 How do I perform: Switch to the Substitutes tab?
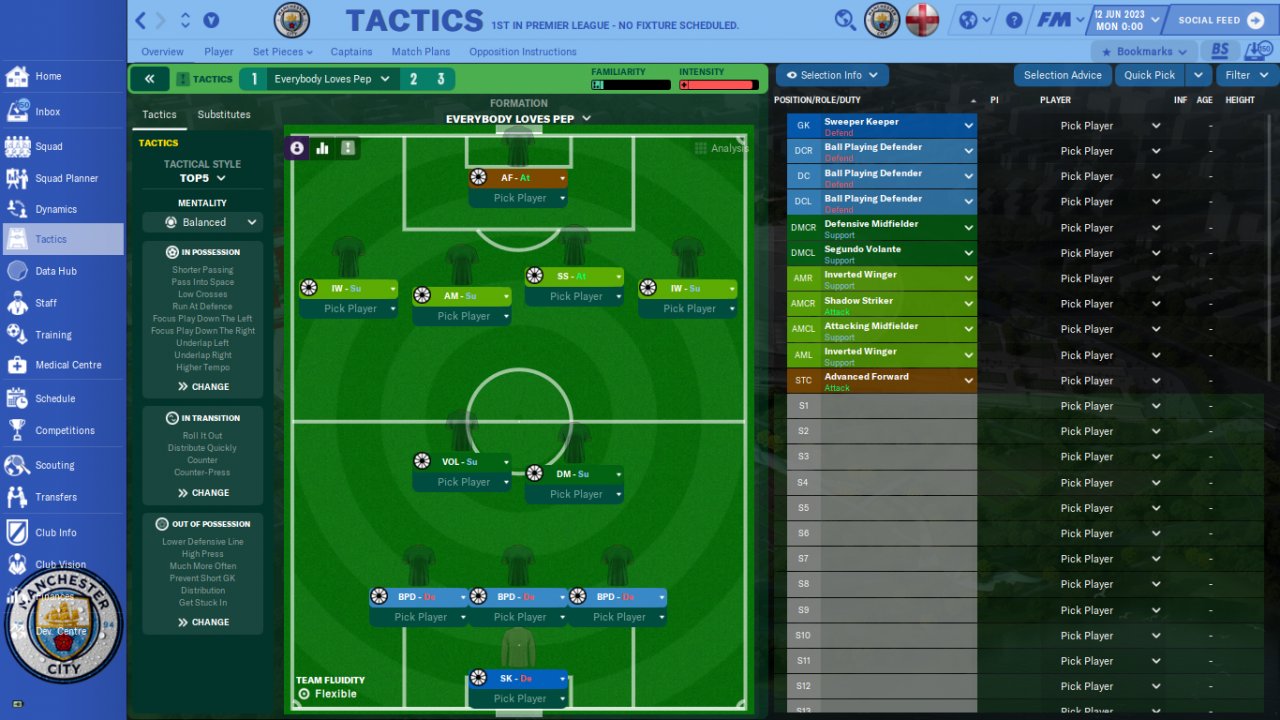pyautogui.click(x=224, y=115)
